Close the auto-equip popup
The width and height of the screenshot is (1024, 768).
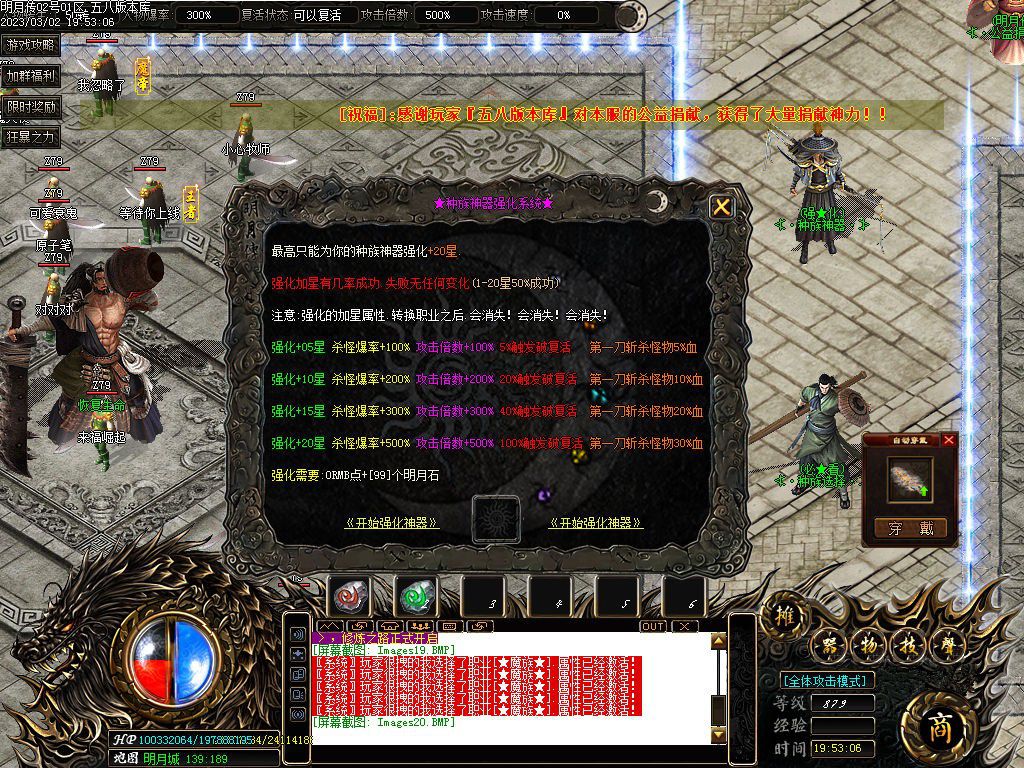949,440
